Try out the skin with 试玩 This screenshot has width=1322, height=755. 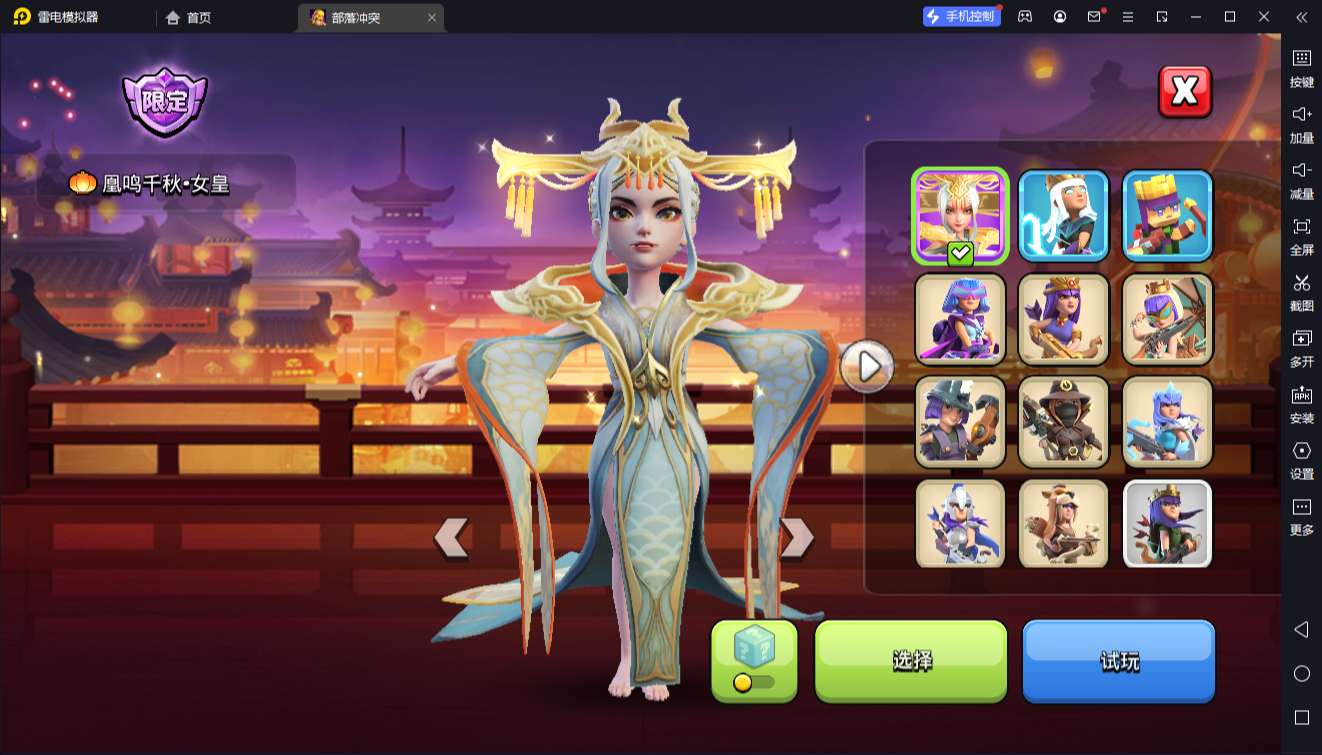[1118, 660]
